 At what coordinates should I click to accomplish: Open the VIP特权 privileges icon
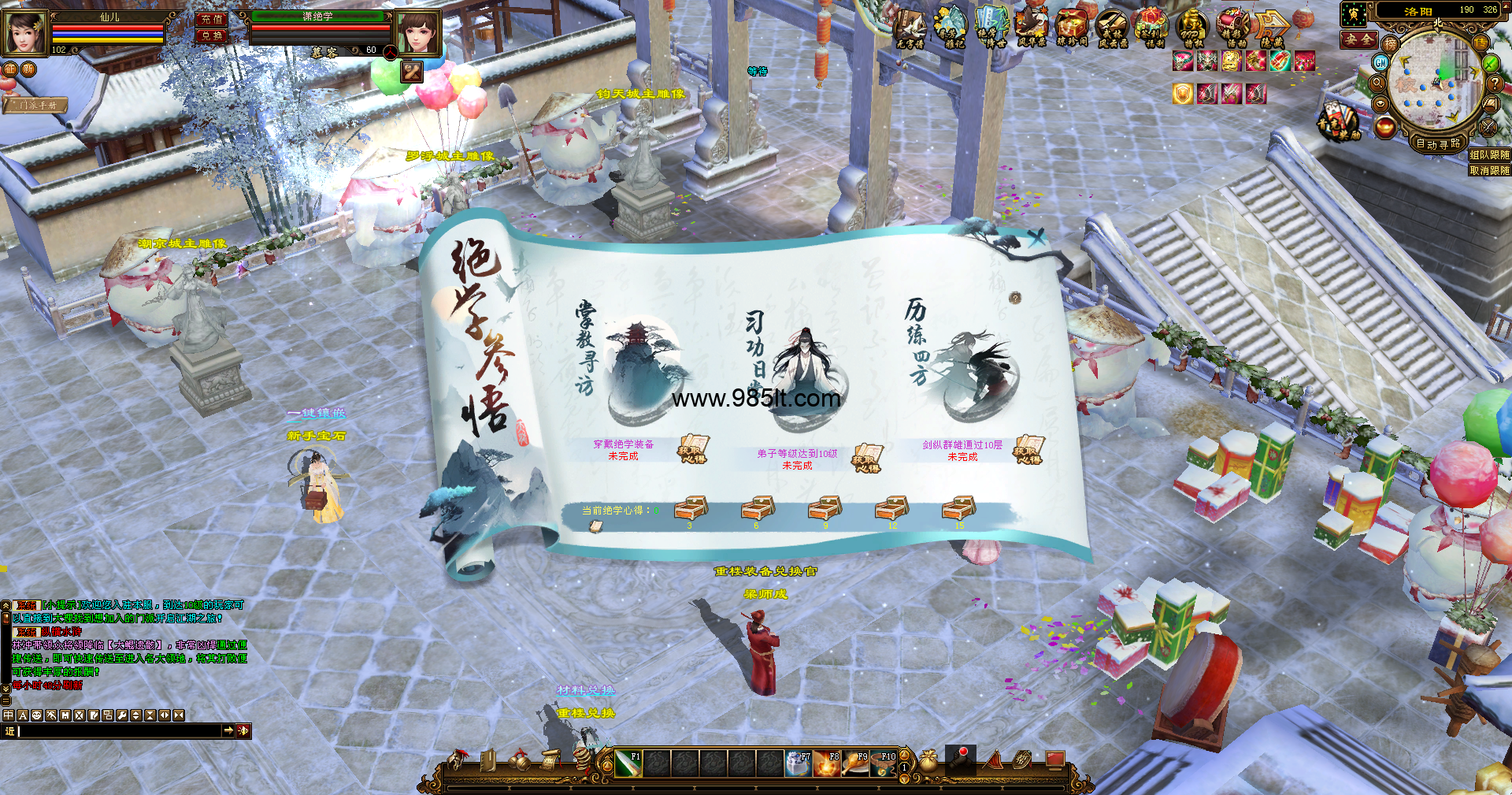(1191, 29)
